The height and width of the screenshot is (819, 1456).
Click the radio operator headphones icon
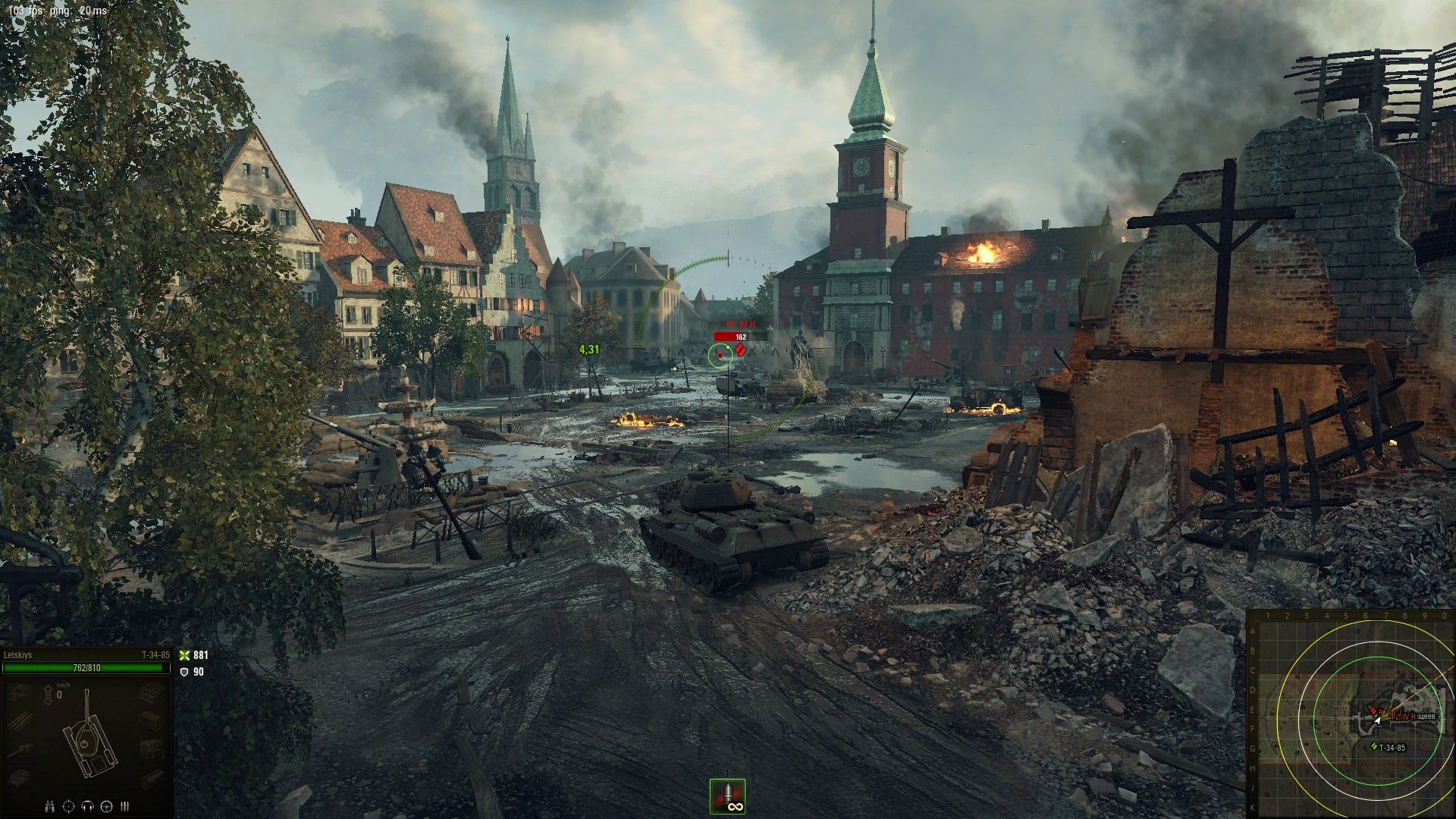87,806
